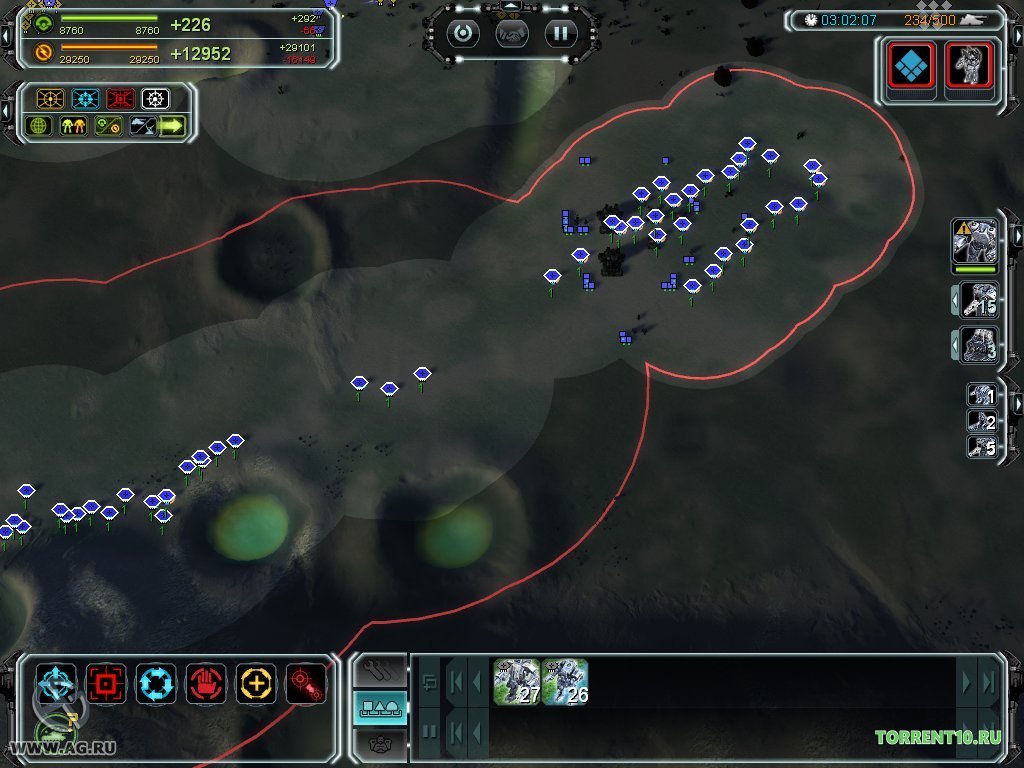This screenshot has width=1024, height=768.
Task: Click the green arrow button in the overlay panel
Action: coord(172,127)
